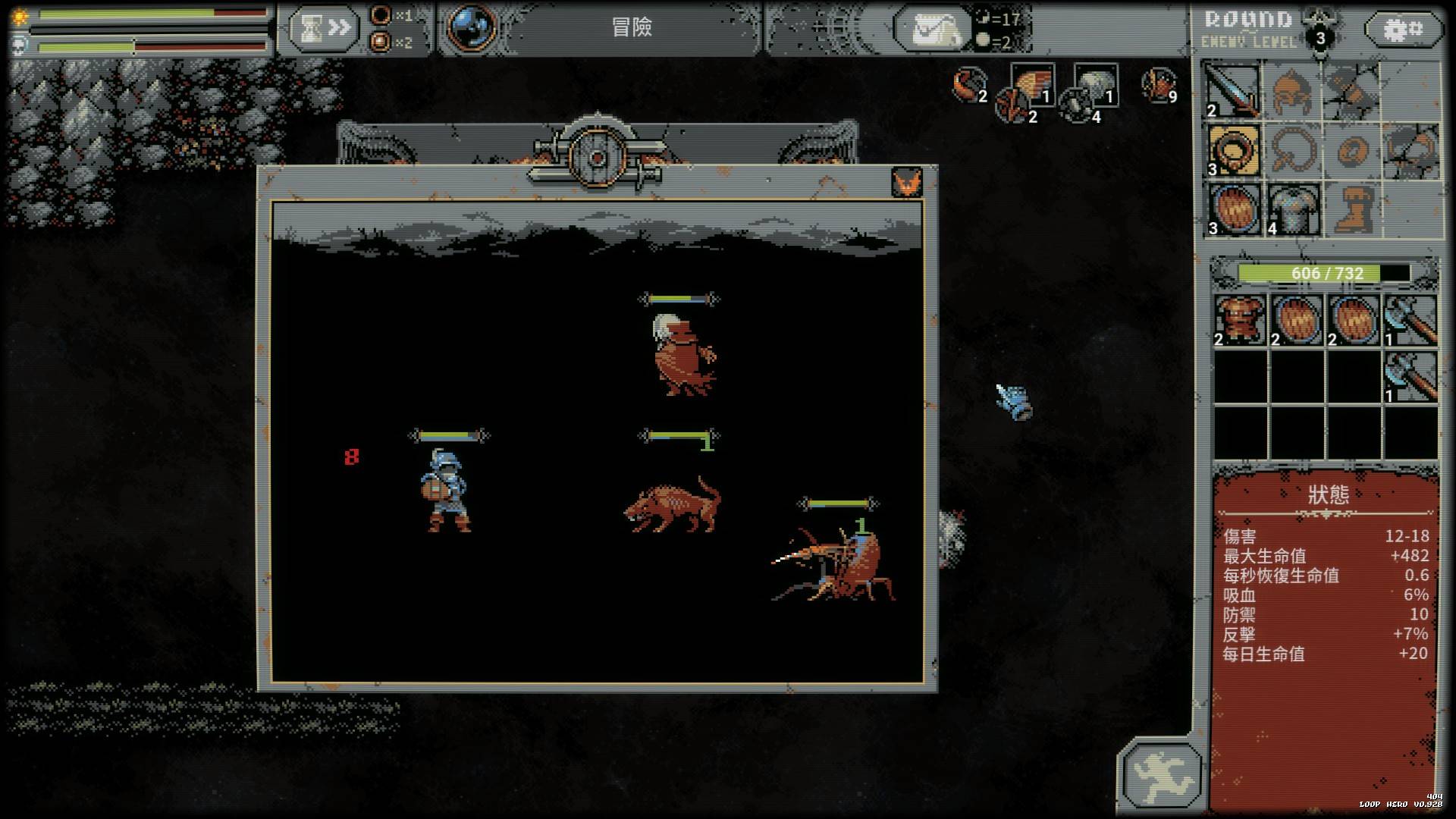The width and height of the screenshot is (1456, 819).
Task: Click the empty amulet equipment slot
Action: coord(1292,151)
